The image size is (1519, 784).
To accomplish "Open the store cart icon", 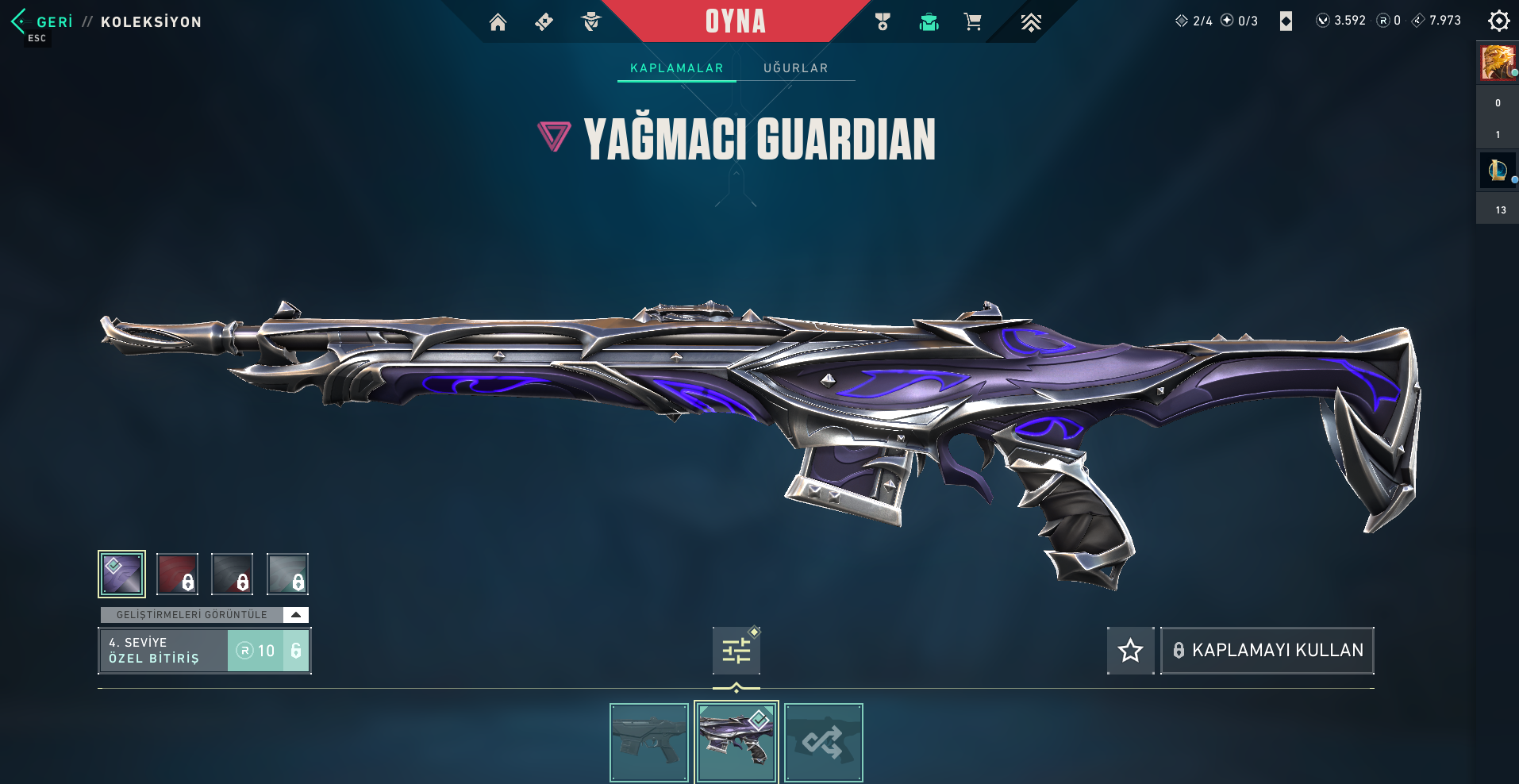I will pos(972,22).
